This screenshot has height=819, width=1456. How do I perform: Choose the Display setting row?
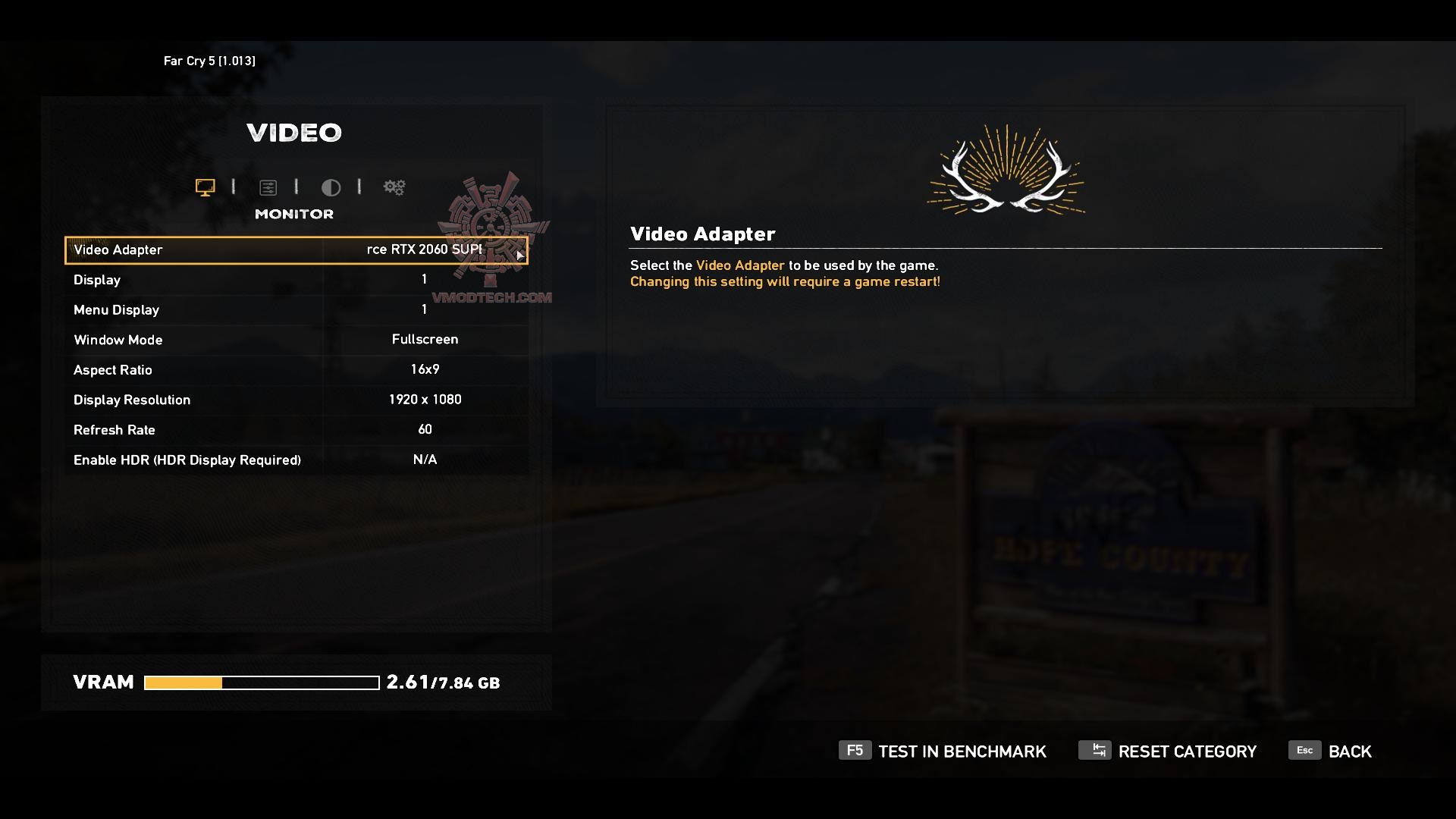296,280
